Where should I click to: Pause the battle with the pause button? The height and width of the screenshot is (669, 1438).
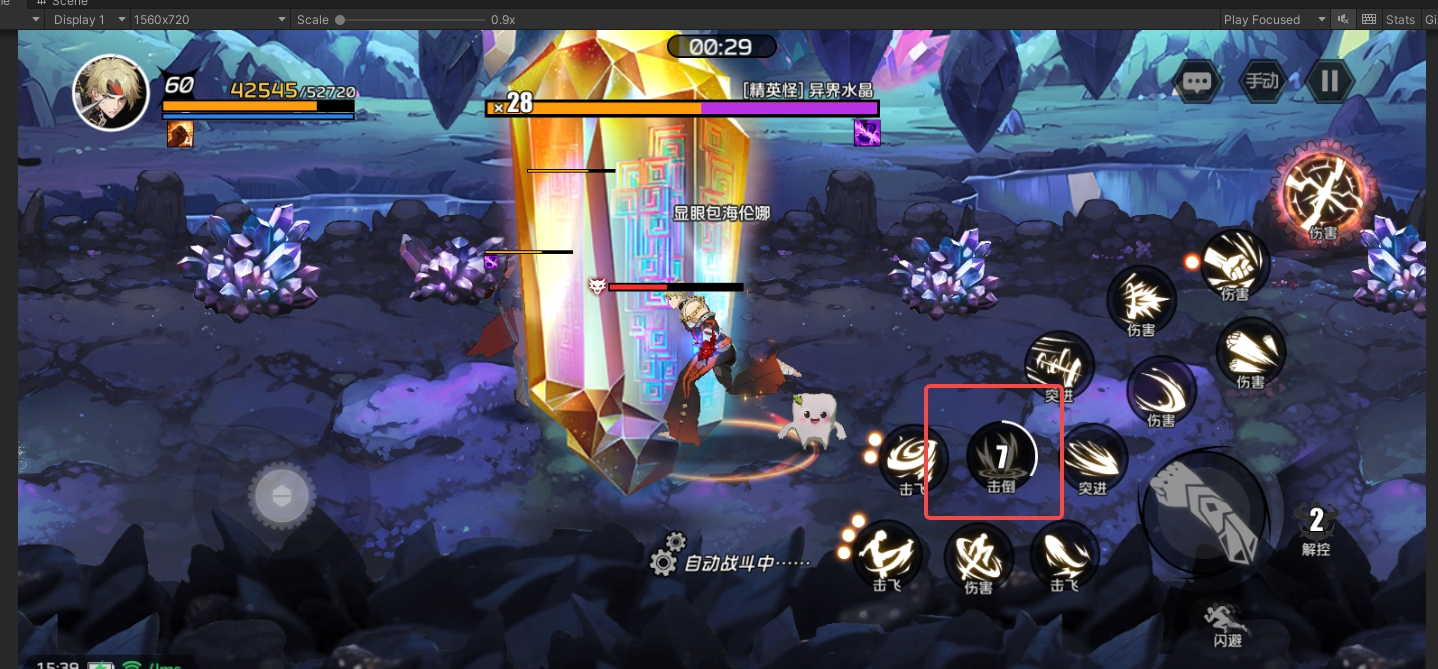[x=1329, y=82]
